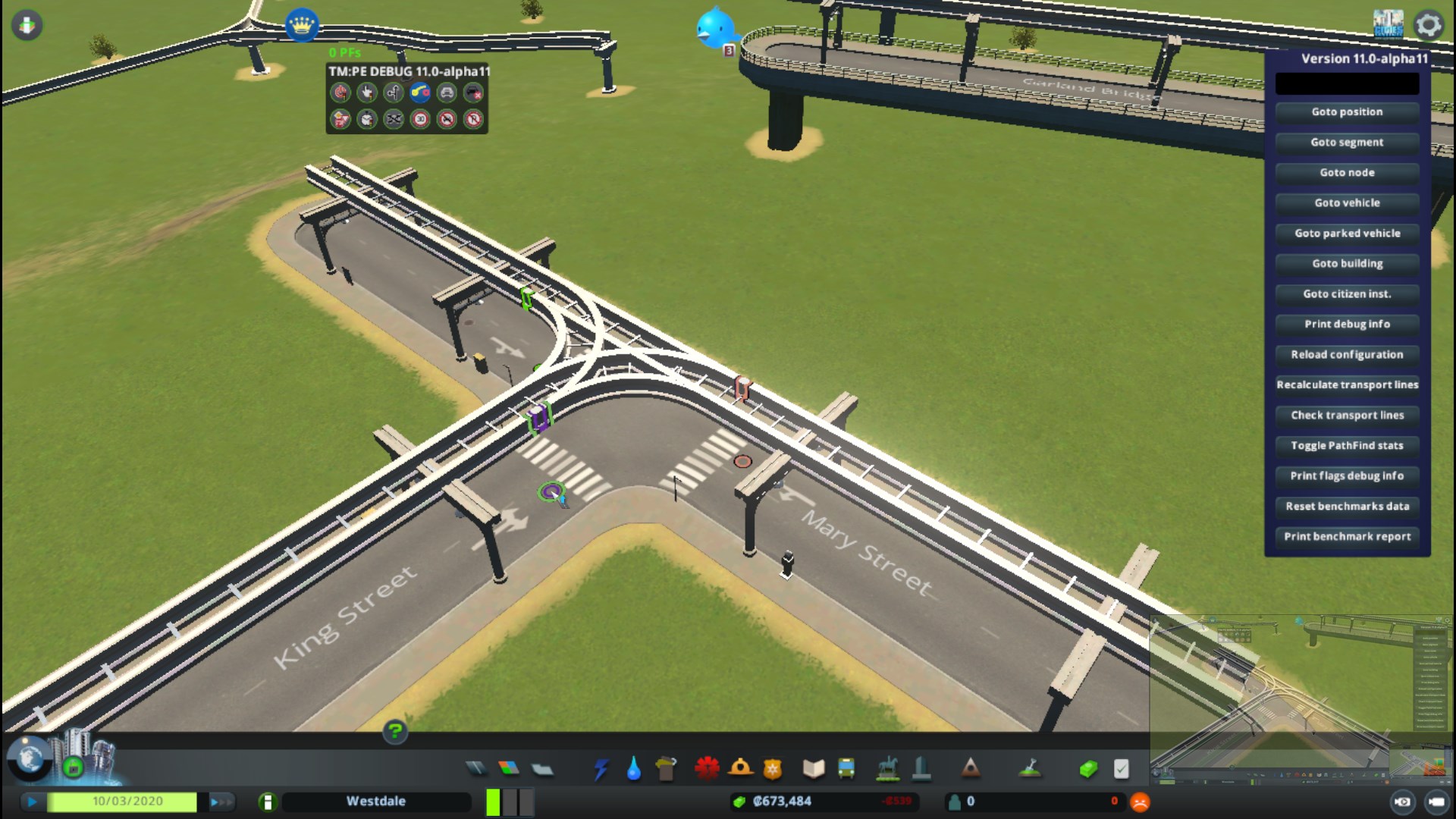This screenshot has height=819, width=1456.
Task: Print the benchmark report
Action: 1347,536
